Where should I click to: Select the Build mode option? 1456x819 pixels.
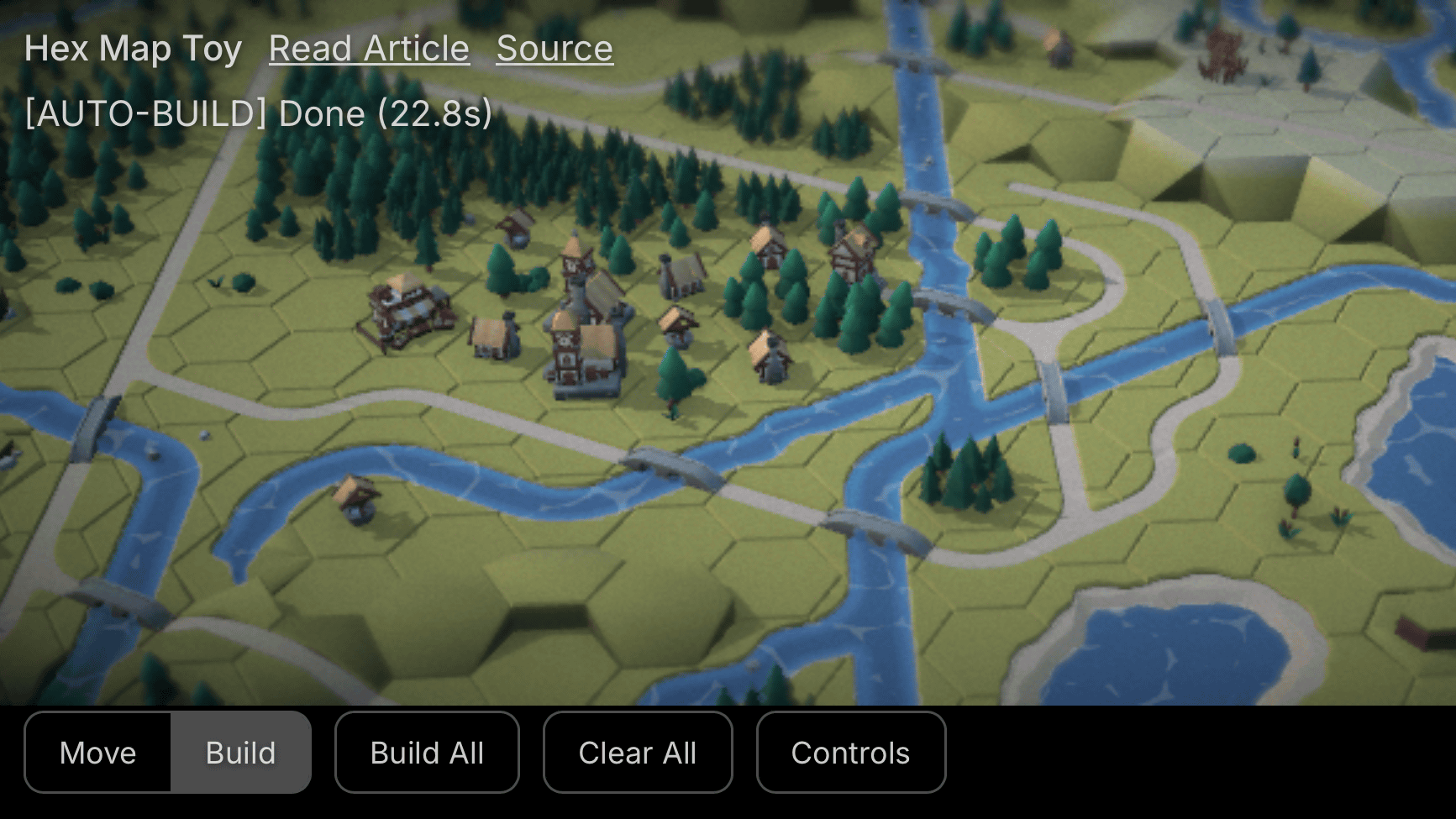[240, 753]
